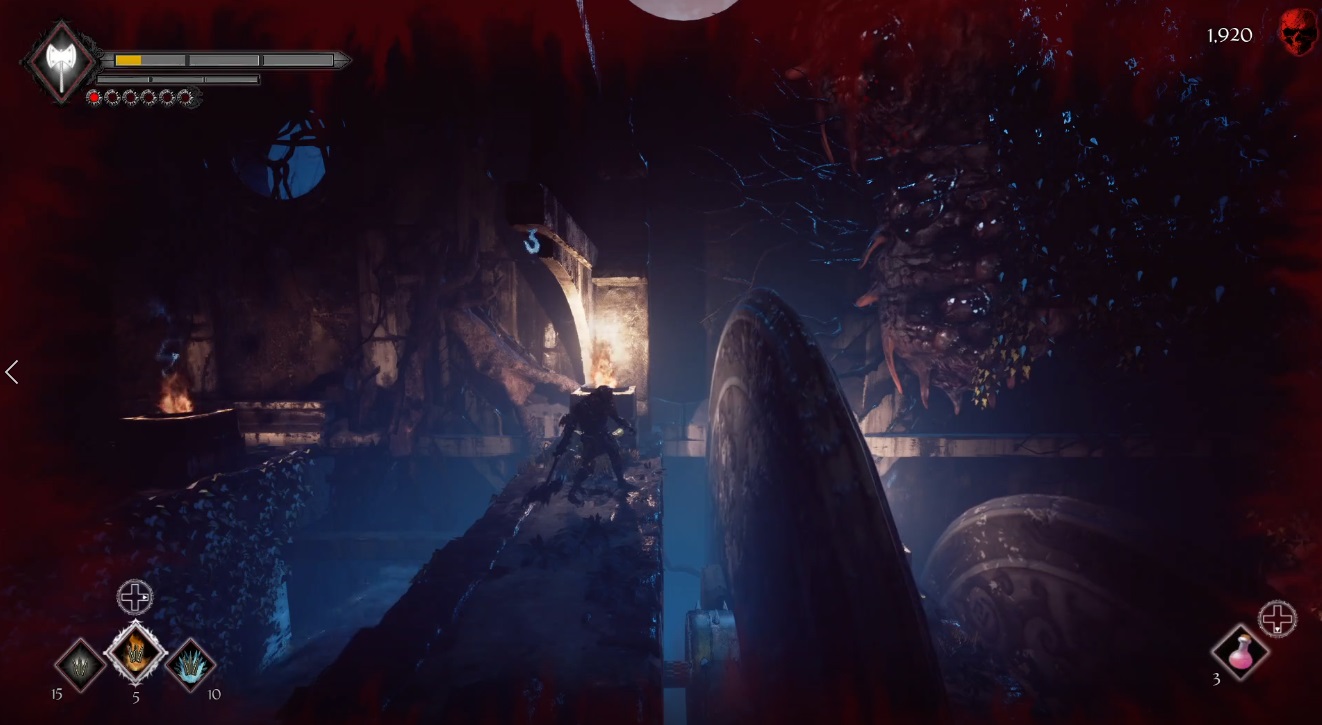The height and width of the screenshot is (725, 1322).
Task: Click the left arrow at screen edge
Action: click(12, 372)
